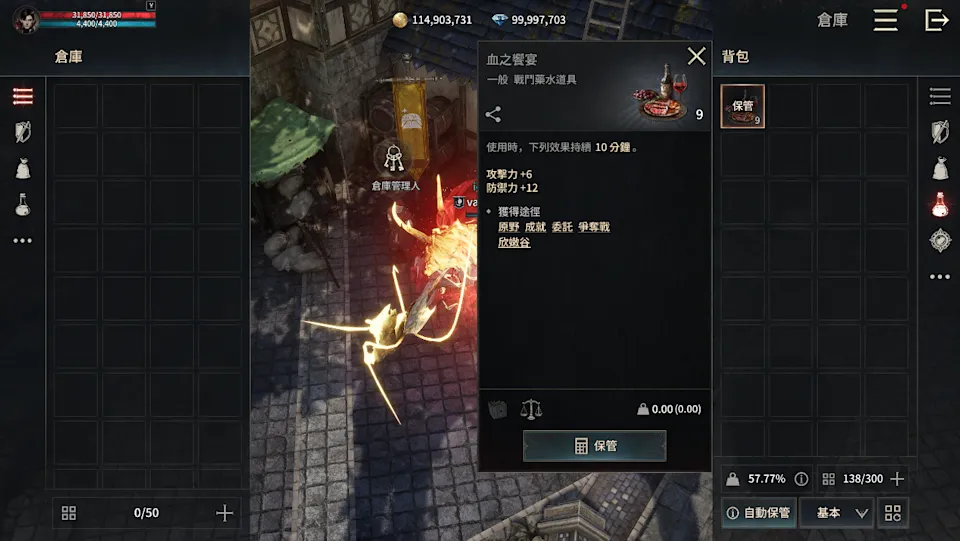Expand warehouse slots with plus button
Screen dimensions: 960x541
point(224,513)
